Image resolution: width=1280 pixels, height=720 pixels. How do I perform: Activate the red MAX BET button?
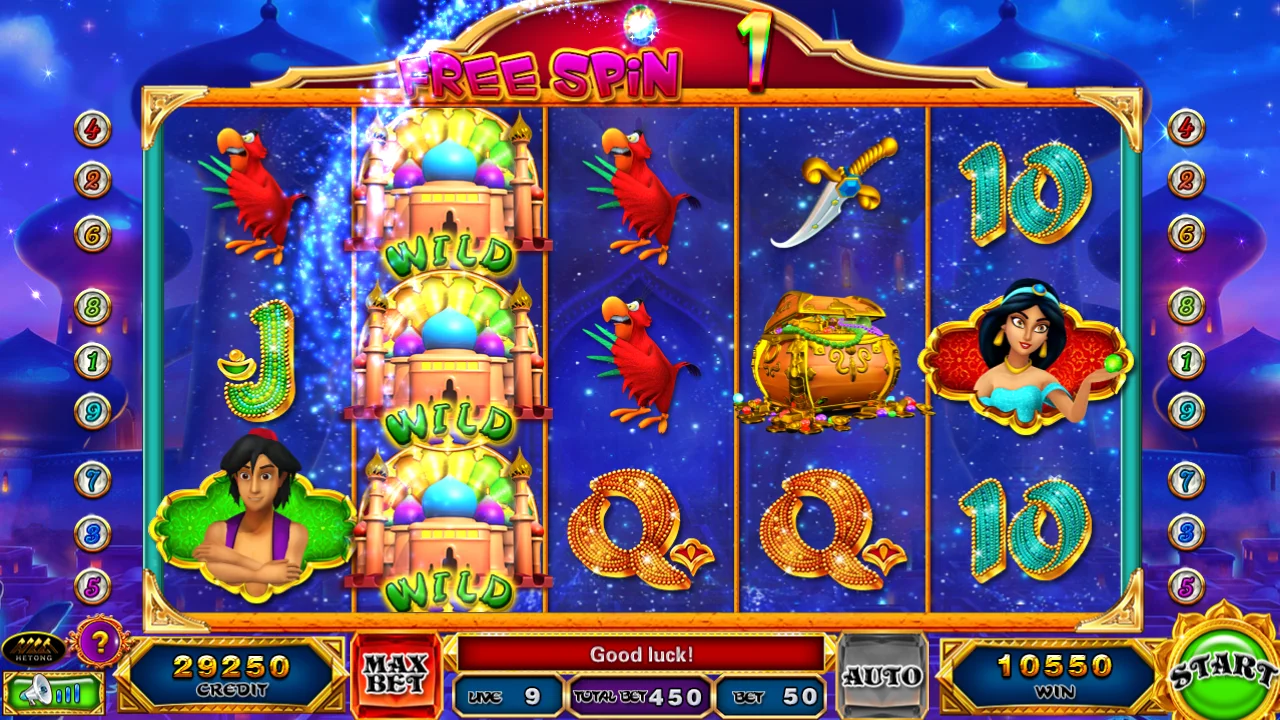coord(396,675)
